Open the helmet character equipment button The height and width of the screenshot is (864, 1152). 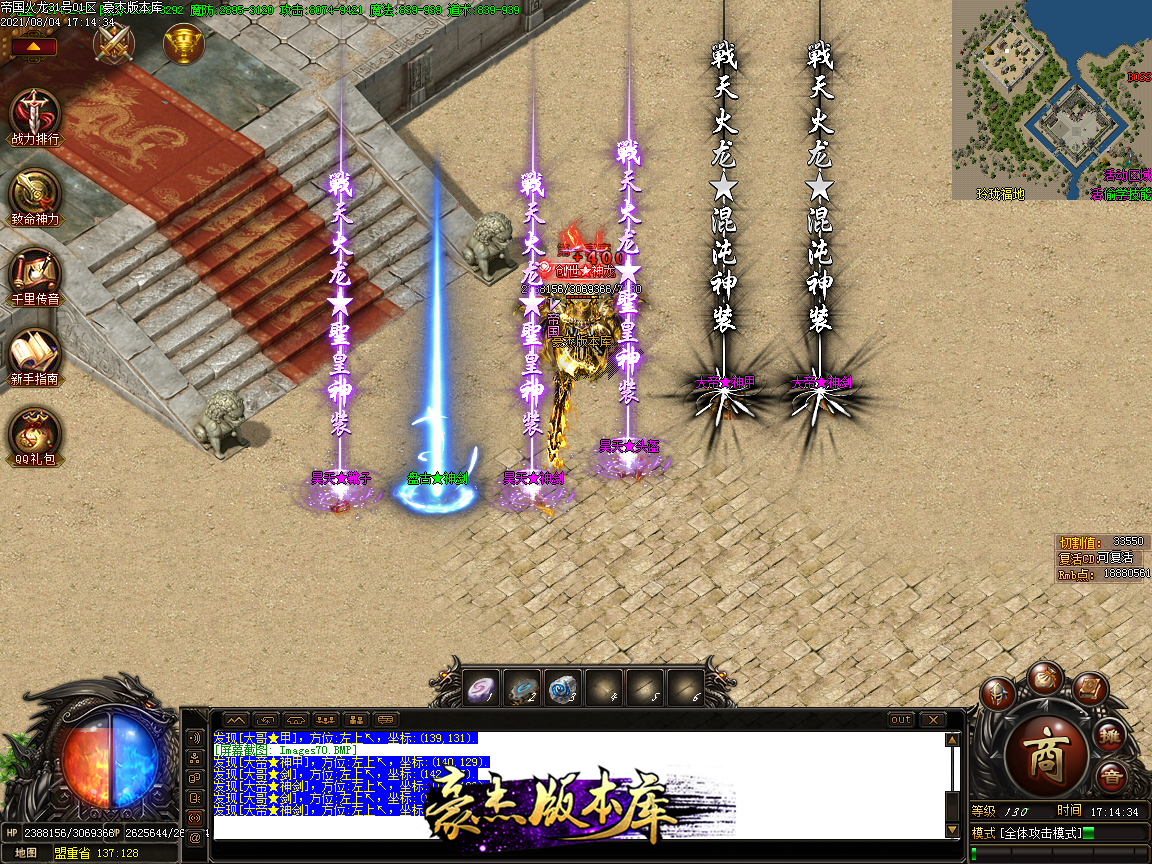click(998, 694)
